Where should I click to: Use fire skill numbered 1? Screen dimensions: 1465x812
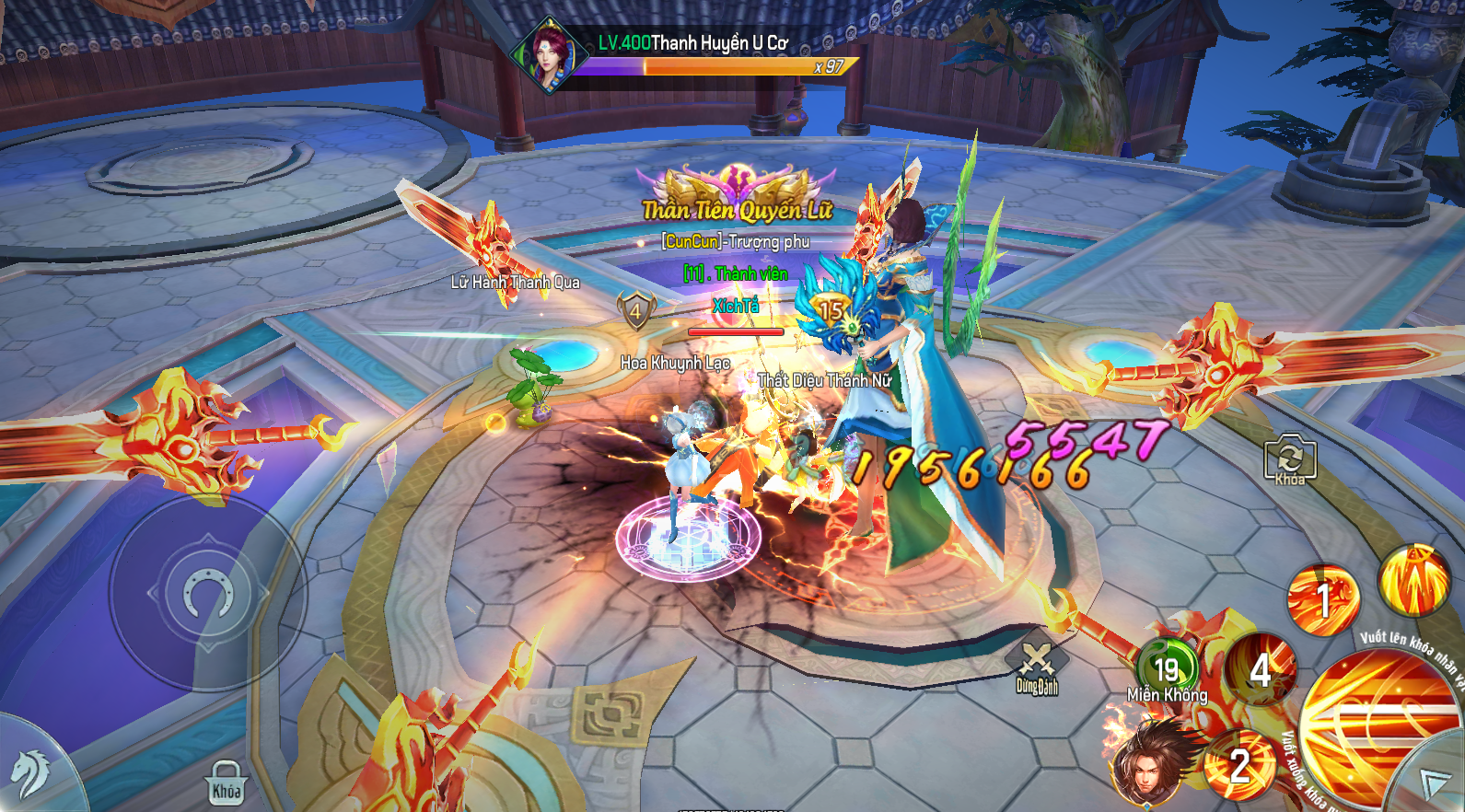[x=1322, y=601]
